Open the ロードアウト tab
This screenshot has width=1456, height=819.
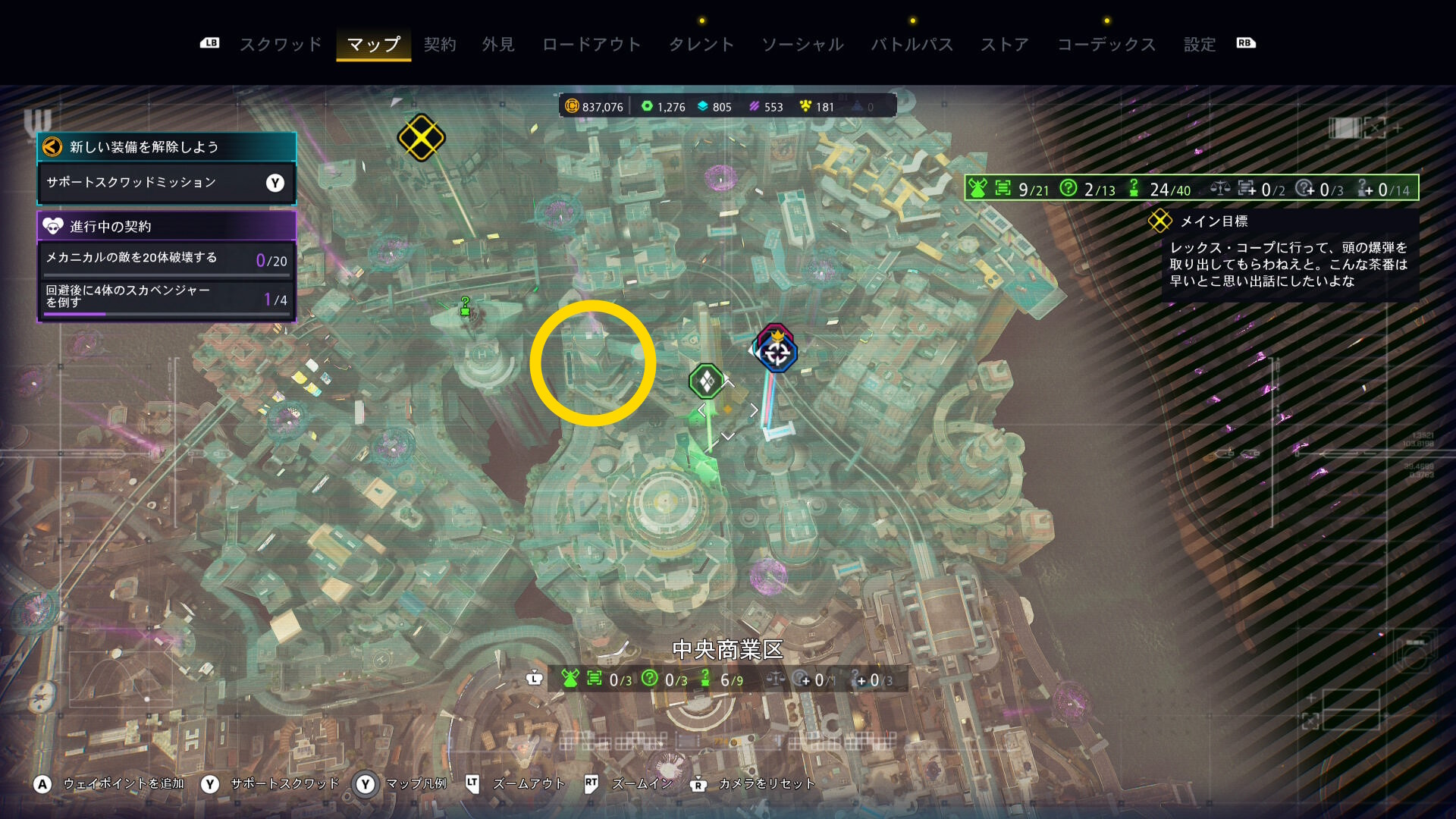coord(591,44)
